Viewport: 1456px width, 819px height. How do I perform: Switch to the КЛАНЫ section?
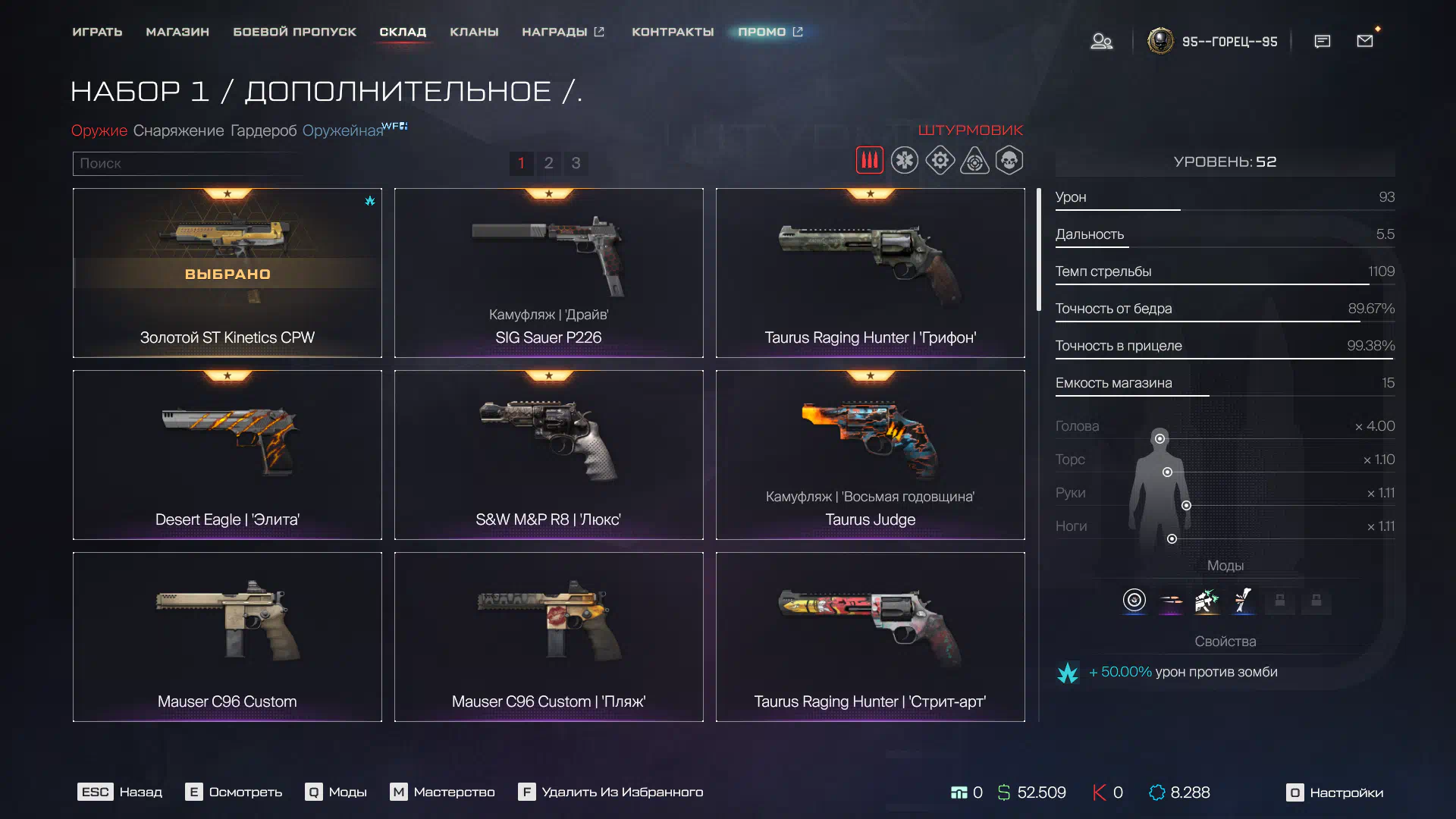tap(474, 32)
